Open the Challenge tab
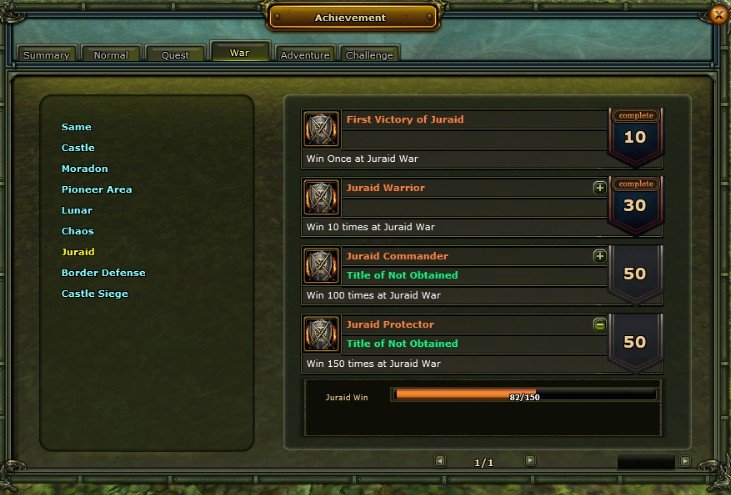The width and height of the screenshot is (731, 495). [370, 55]
